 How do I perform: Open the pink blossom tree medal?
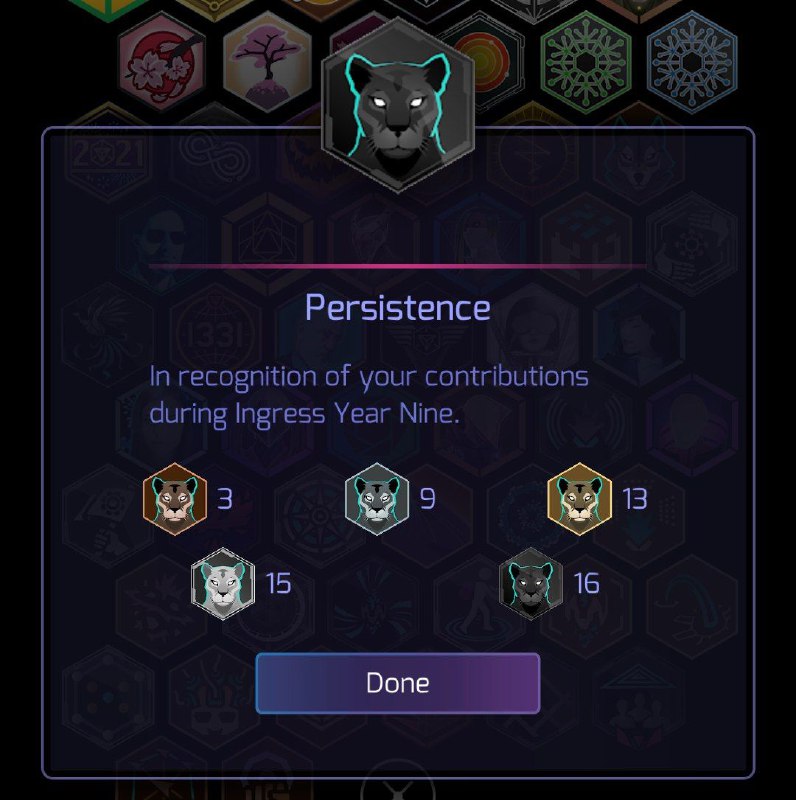pyautogui.click(x=267, y=60)
